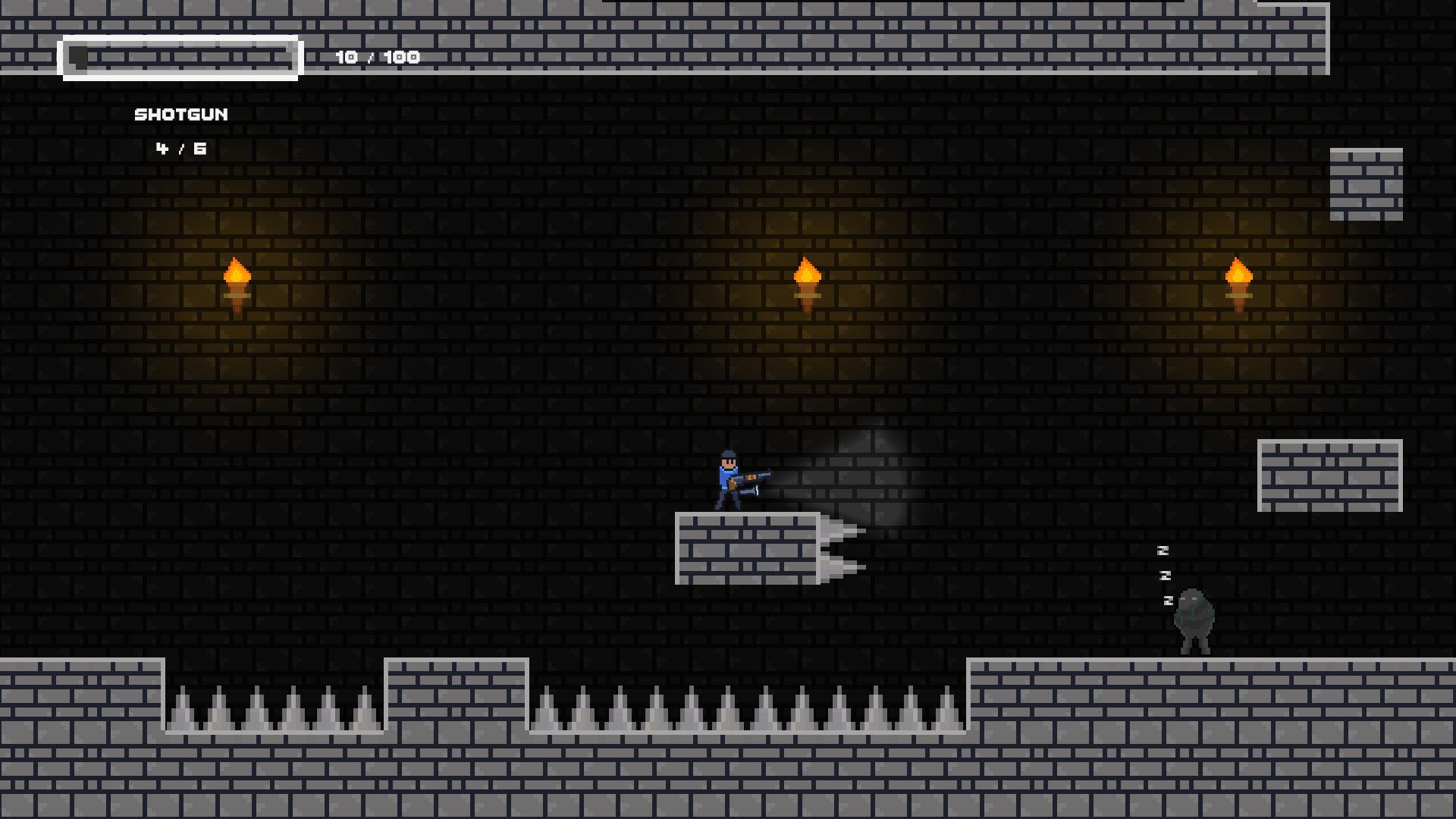Screen dimensions: 1456x819
Task: Click the SHOTGUN weapon label
Action: point(180,114)
